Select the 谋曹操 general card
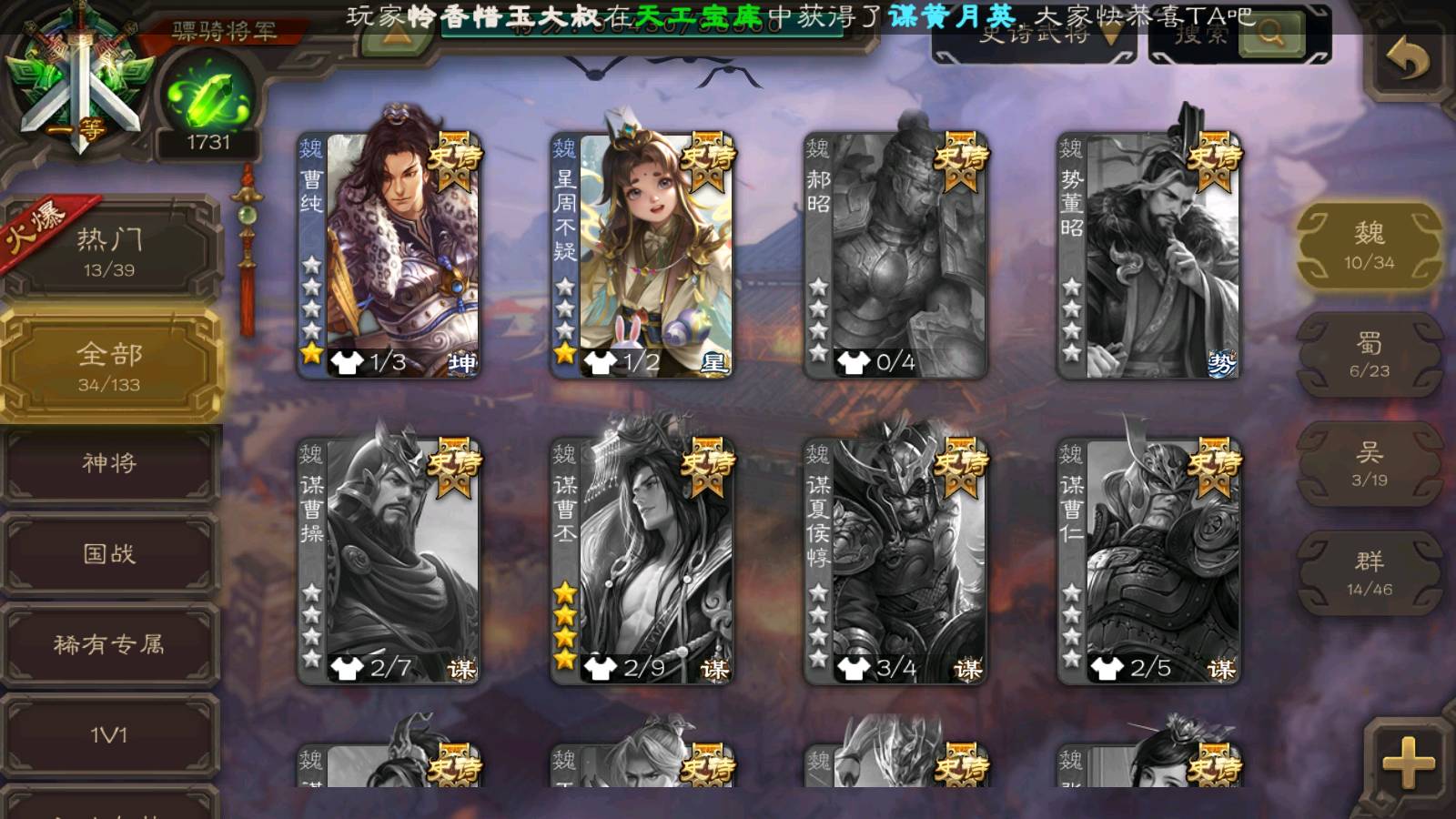Image resolution: width=1456 pixels, height=819 pixels. click(x=389, y=561)
